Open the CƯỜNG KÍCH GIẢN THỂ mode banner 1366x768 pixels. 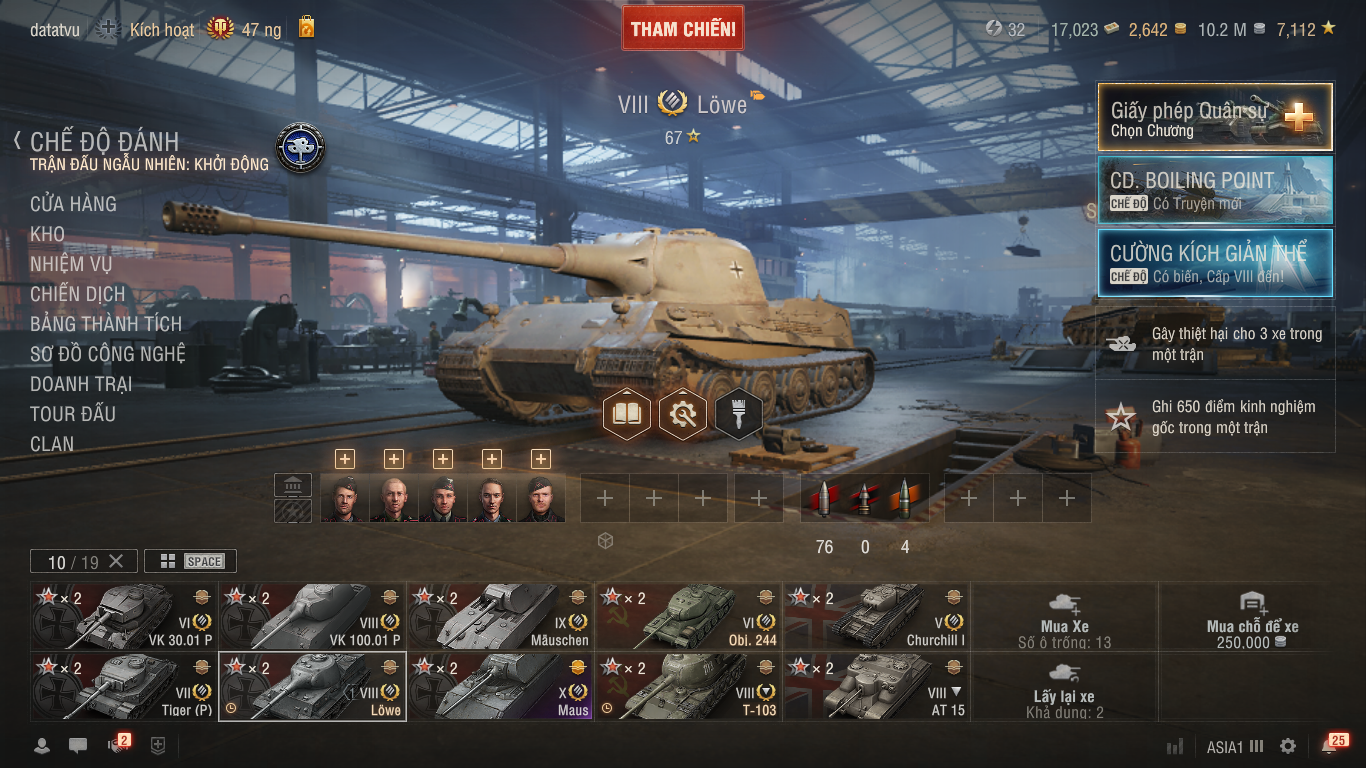pos(1215,263)
